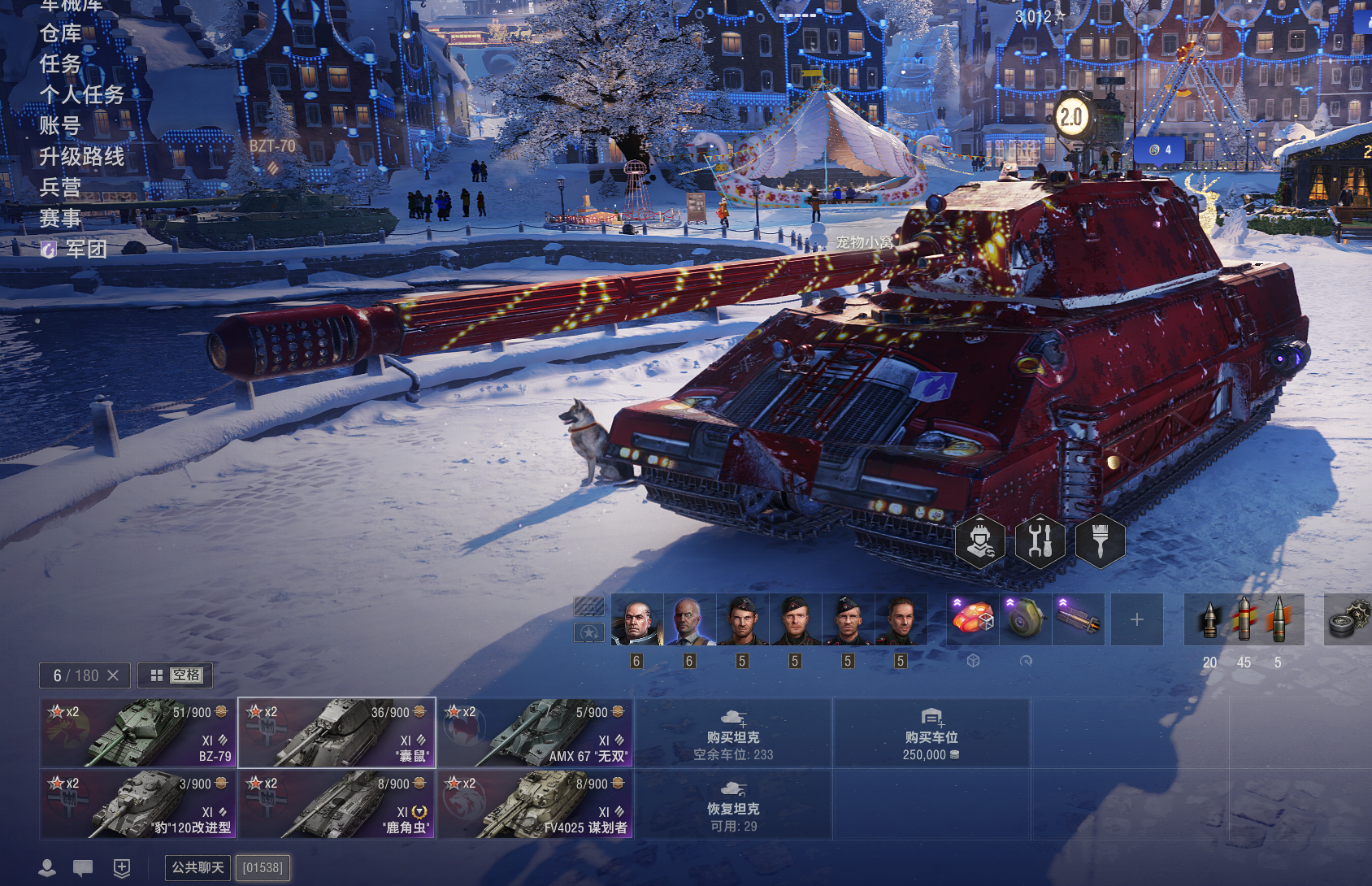
Task: Open the 仓库 warehouse menu
Action: (61, 33)
